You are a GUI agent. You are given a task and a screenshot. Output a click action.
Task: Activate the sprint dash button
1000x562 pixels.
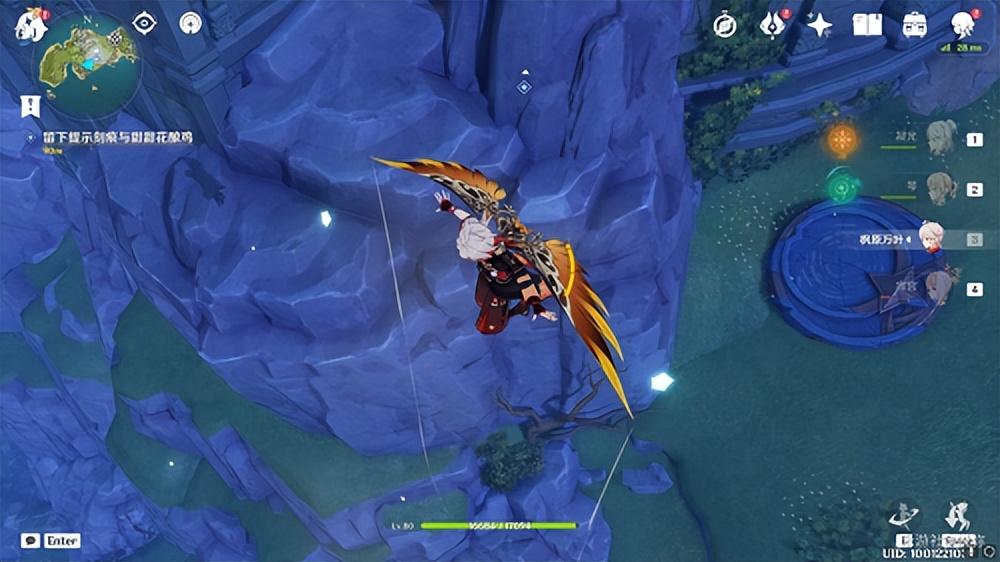pos(959,517)
